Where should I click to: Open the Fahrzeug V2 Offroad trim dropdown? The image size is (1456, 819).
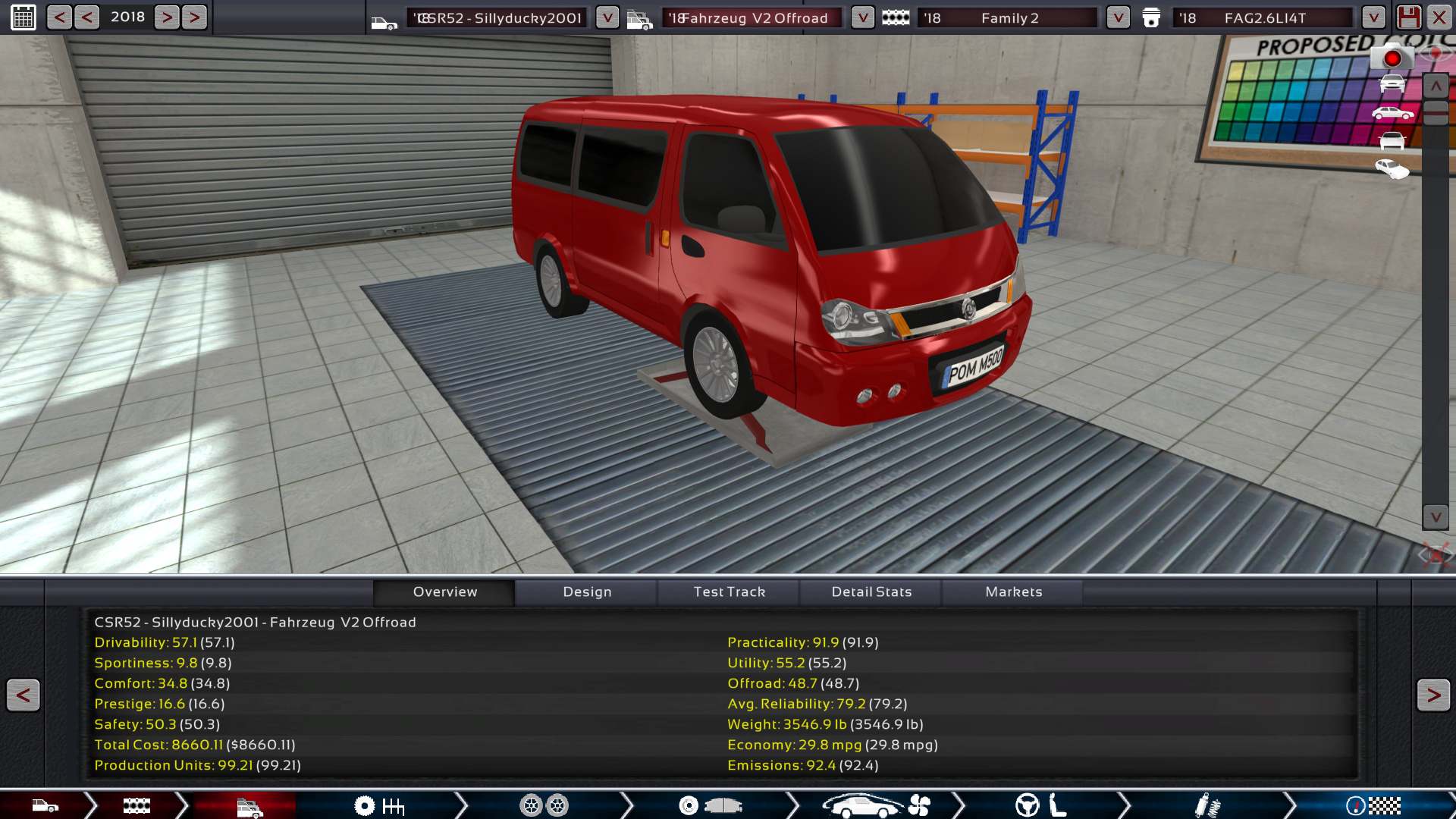[862, 17]
